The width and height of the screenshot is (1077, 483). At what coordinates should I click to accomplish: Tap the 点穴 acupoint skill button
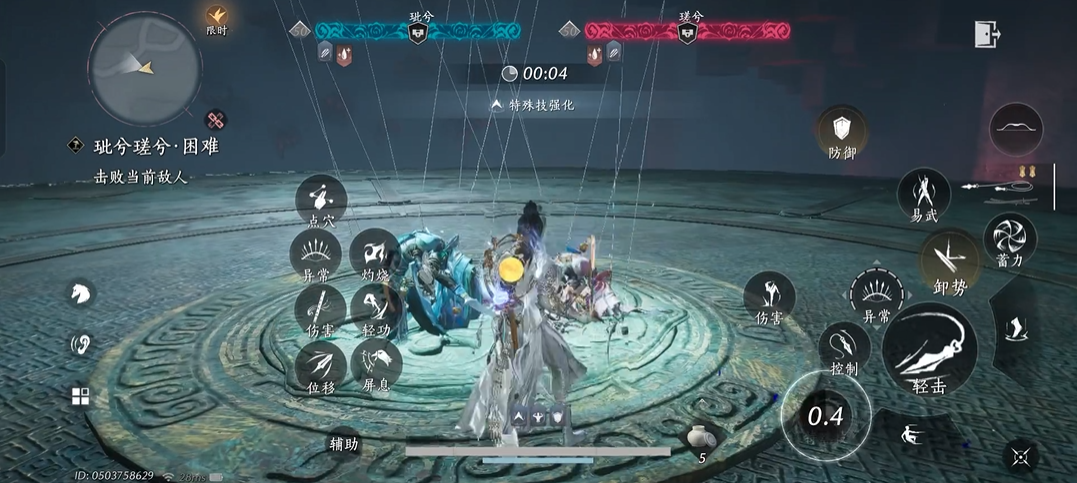pos(321,198)
